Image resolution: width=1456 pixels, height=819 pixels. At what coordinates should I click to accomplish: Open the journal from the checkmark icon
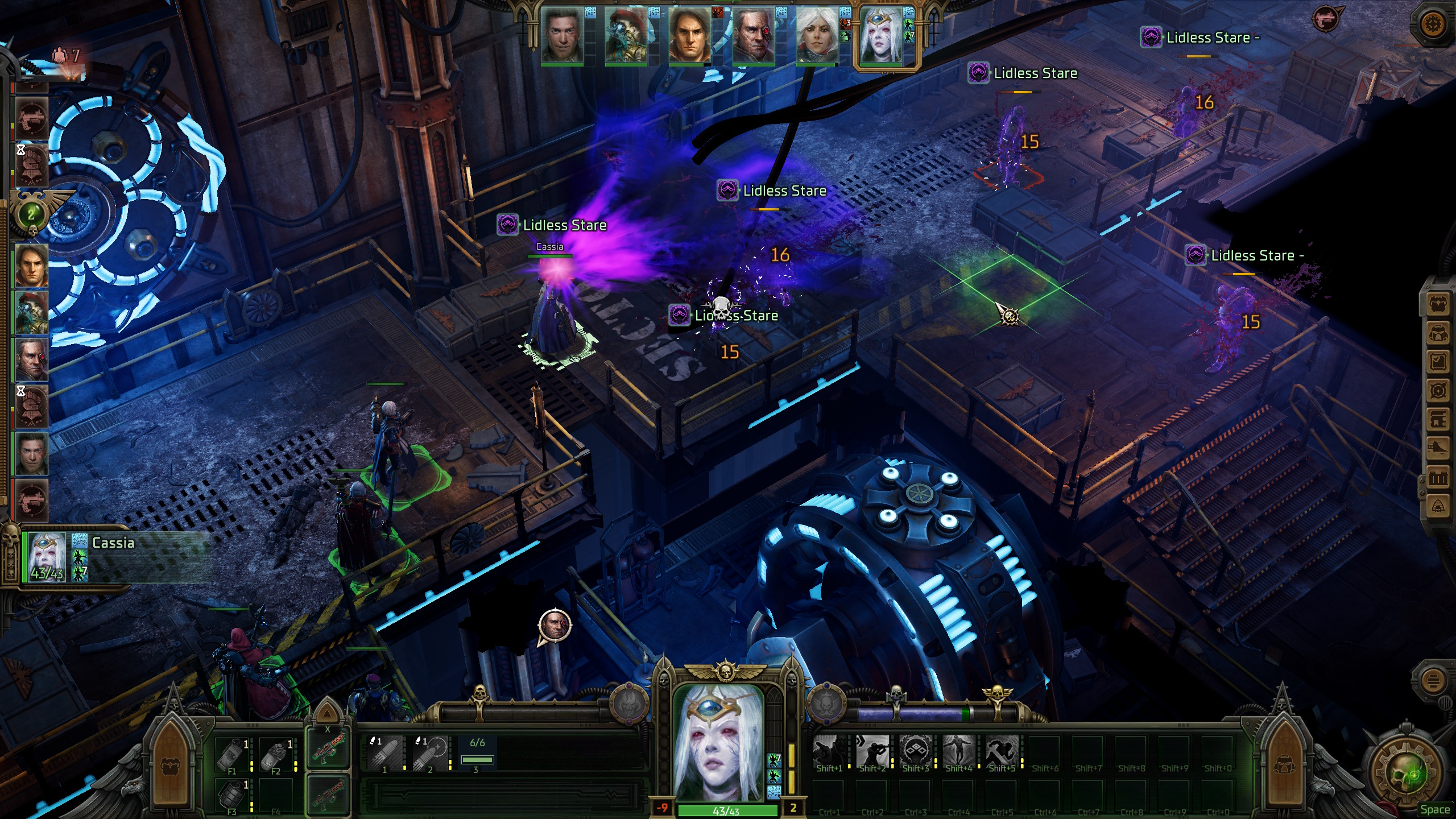tap(1438, 361)
